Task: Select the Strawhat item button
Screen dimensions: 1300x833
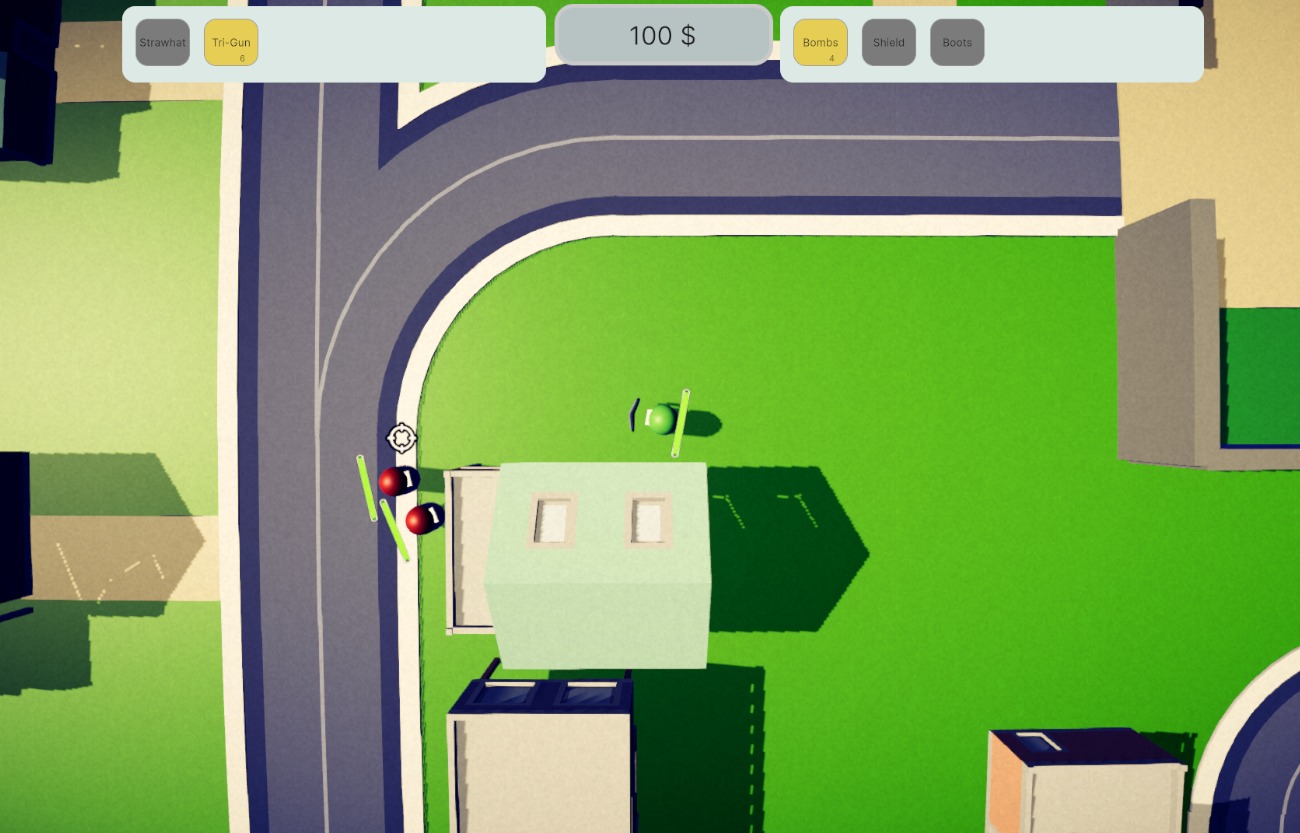Action: [162, 43]
